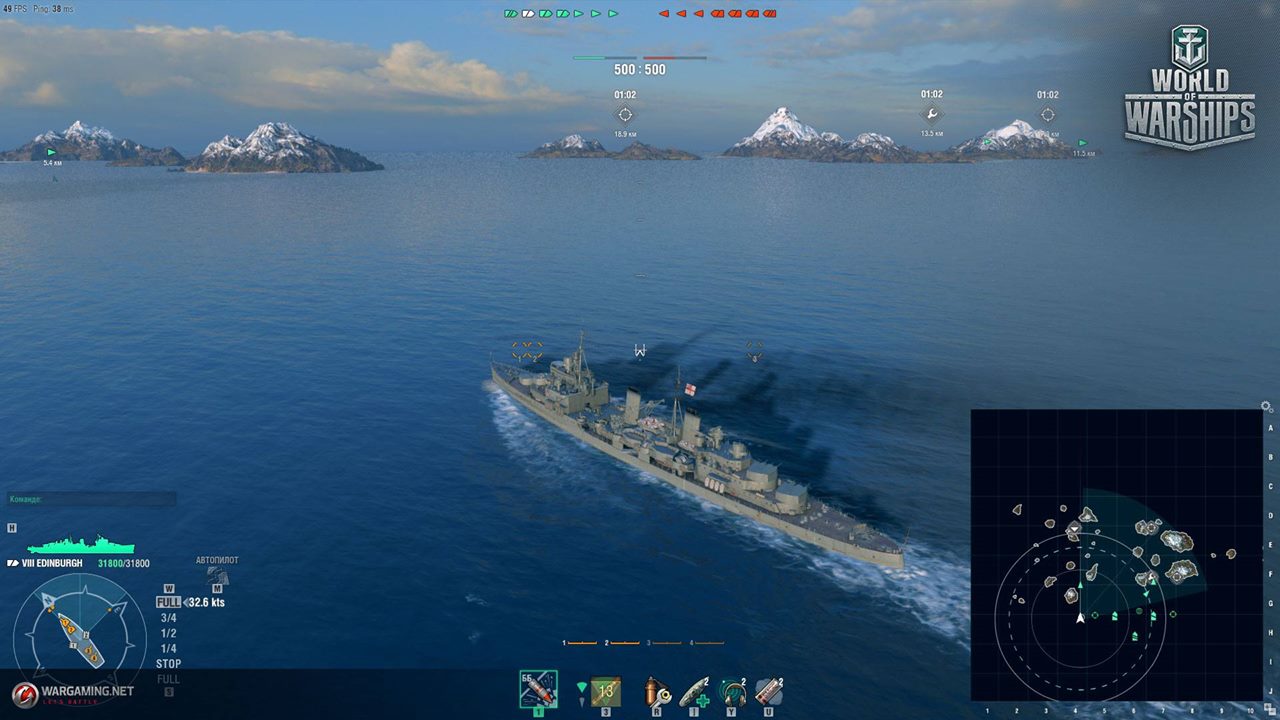Deploy the Smoke Generator consumable
This screenshot has height=720, width=1280.
click(769, 691)
